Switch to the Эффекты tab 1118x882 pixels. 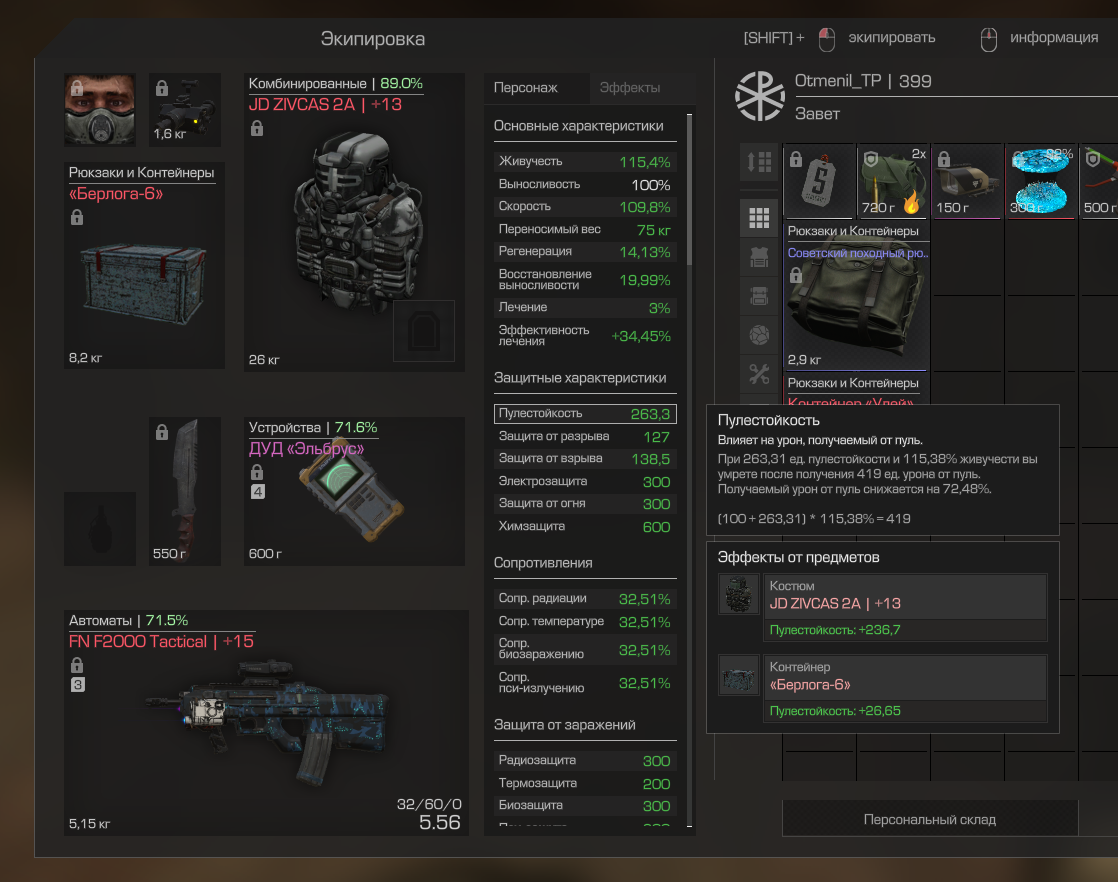[629, 88]
